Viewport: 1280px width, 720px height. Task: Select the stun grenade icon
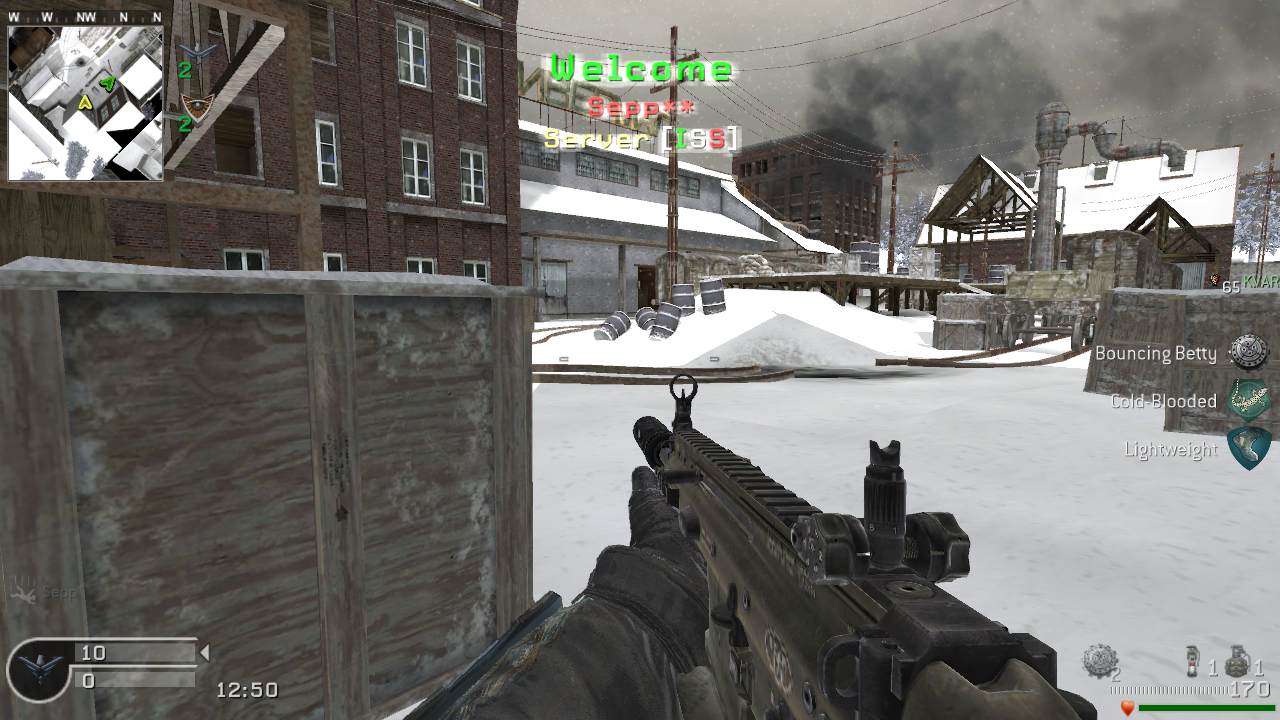[x=1191, y=662]
